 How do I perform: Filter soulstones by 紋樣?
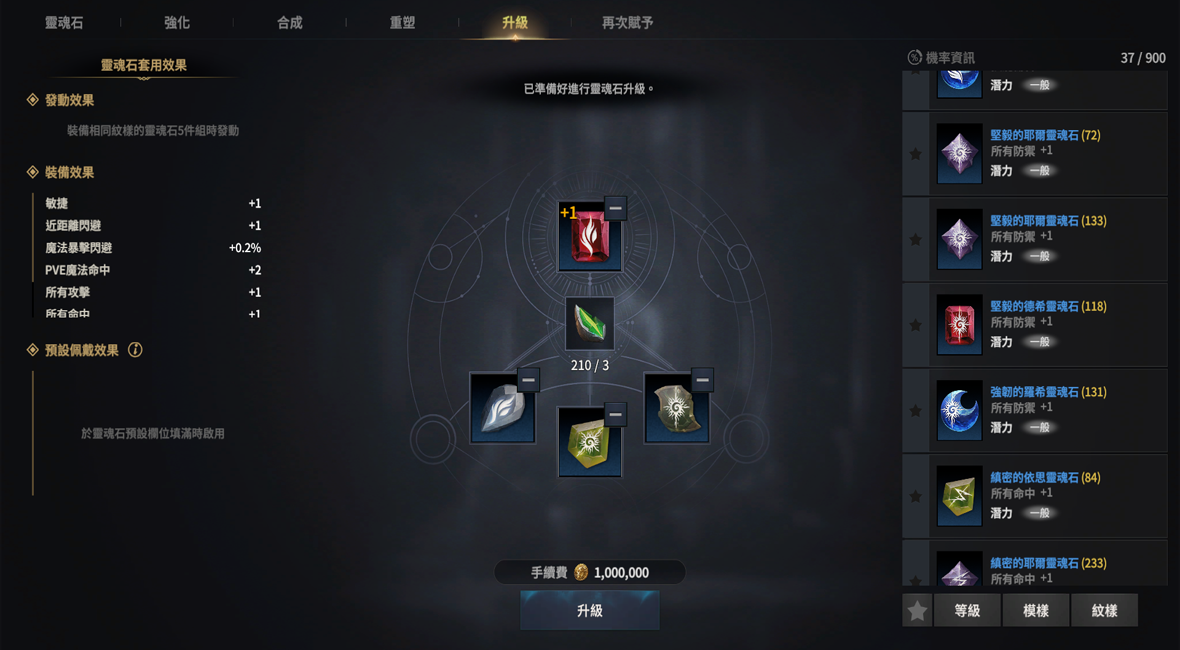click(x=1104, y=610)
